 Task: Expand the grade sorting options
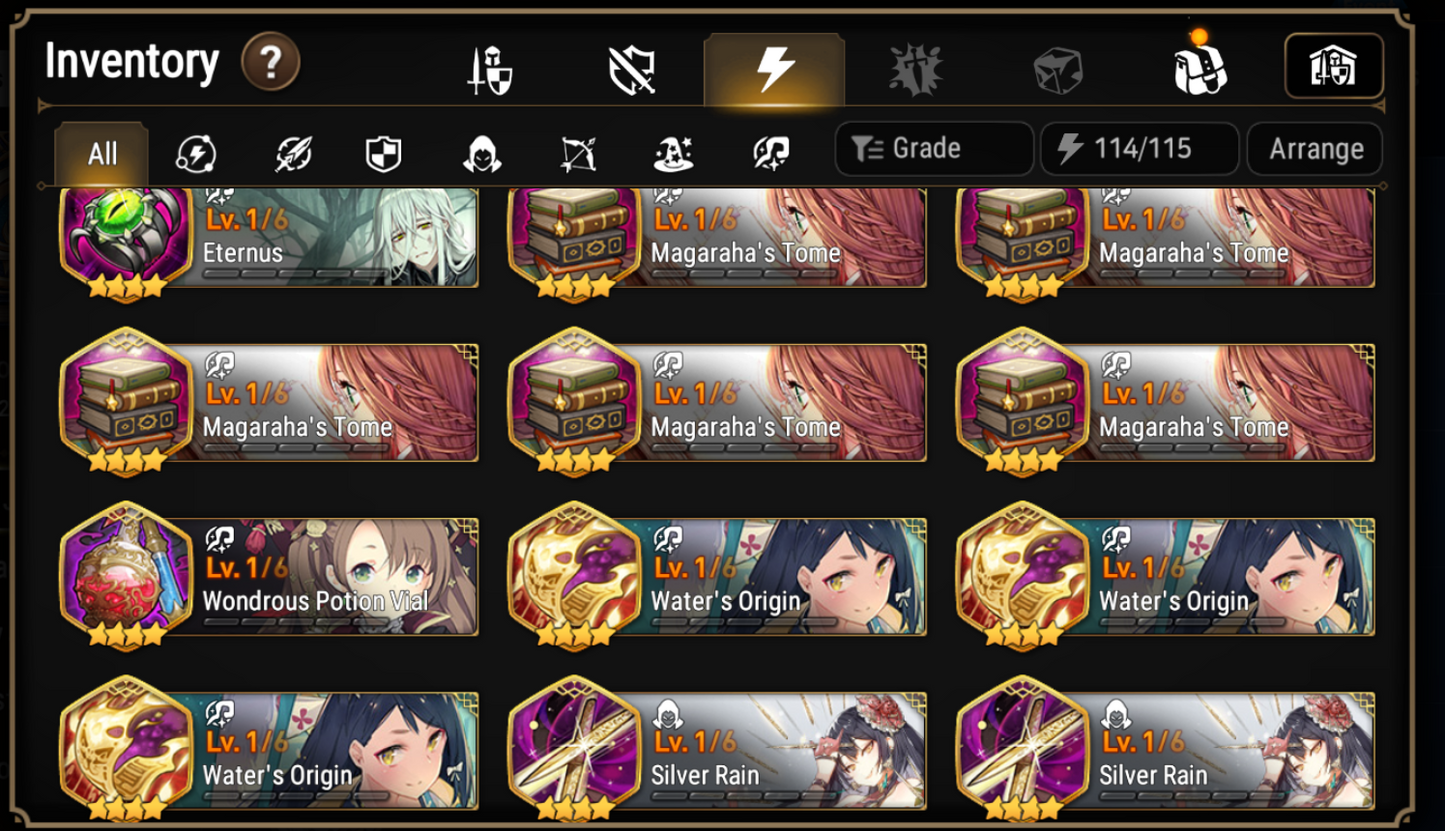point(932,147)
